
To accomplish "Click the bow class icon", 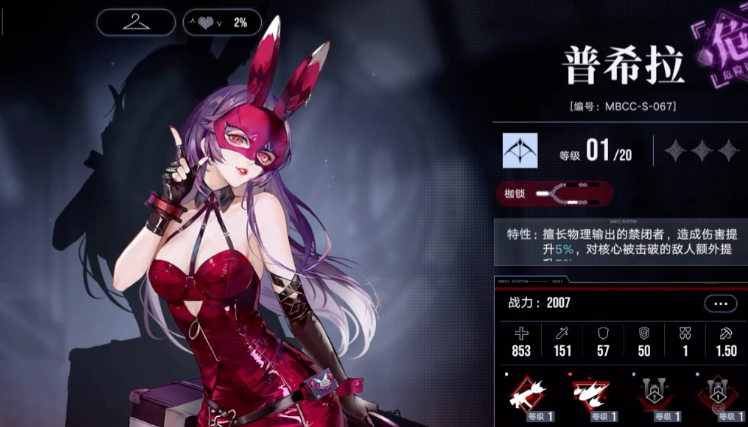I will pos(520,150).
